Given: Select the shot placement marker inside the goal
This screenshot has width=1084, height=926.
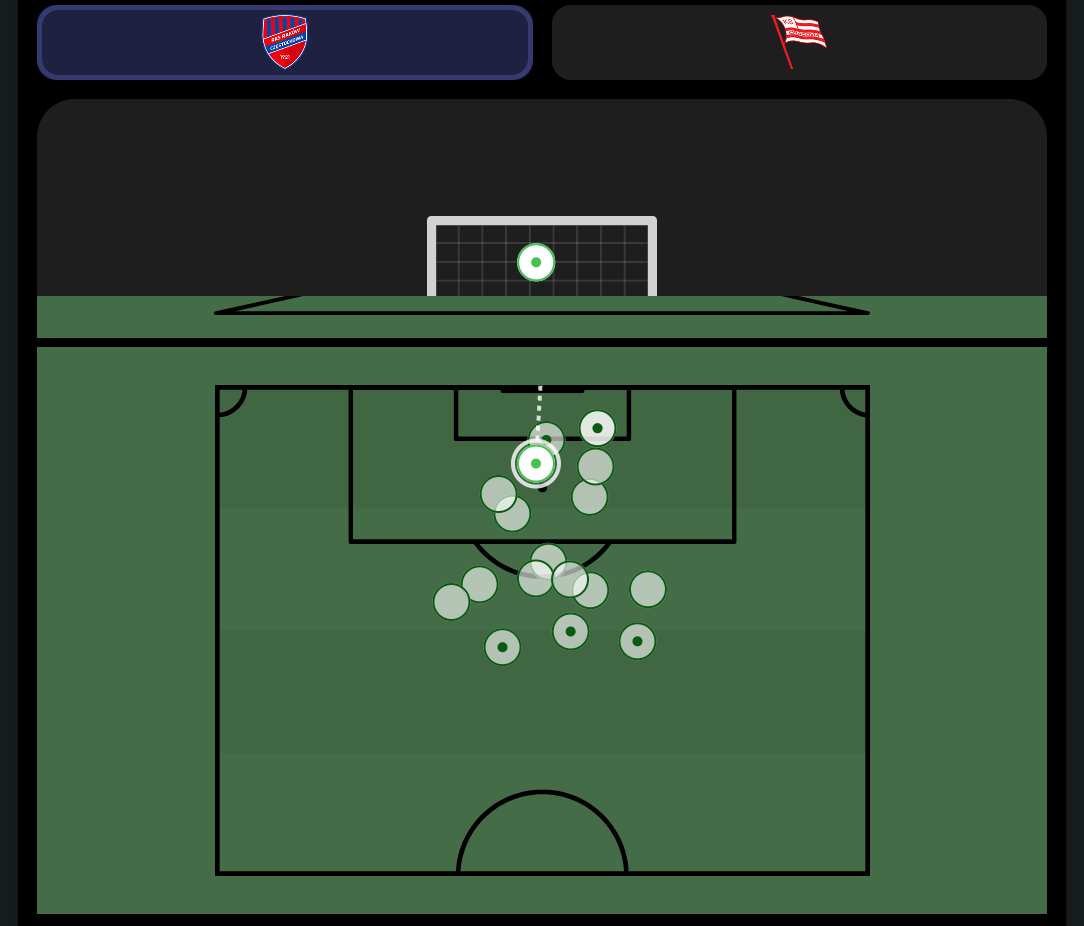Looking at the screenshot, I should point(536,262).
